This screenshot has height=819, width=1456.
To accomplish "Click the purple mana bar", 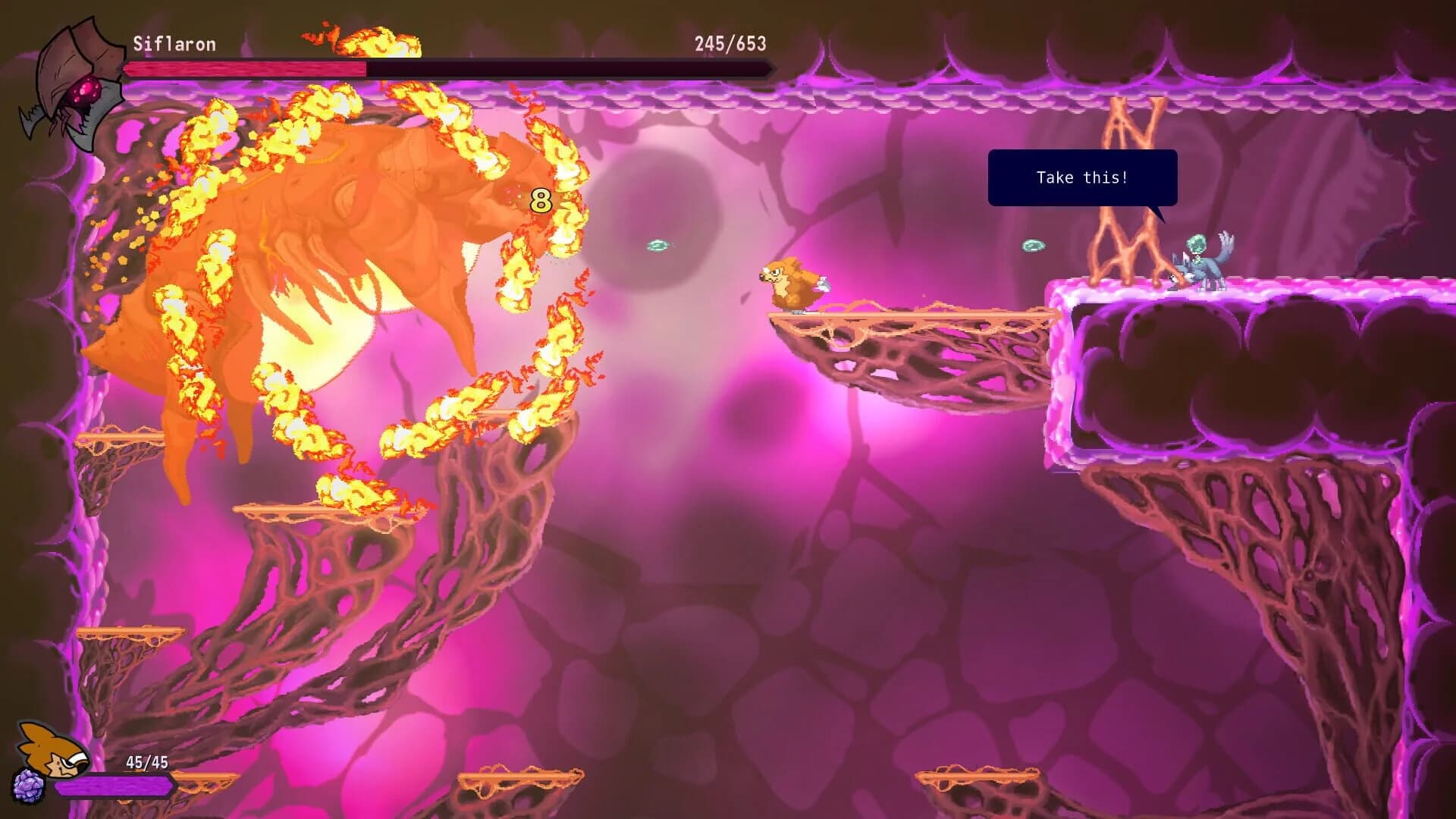I will pos(114,786).
